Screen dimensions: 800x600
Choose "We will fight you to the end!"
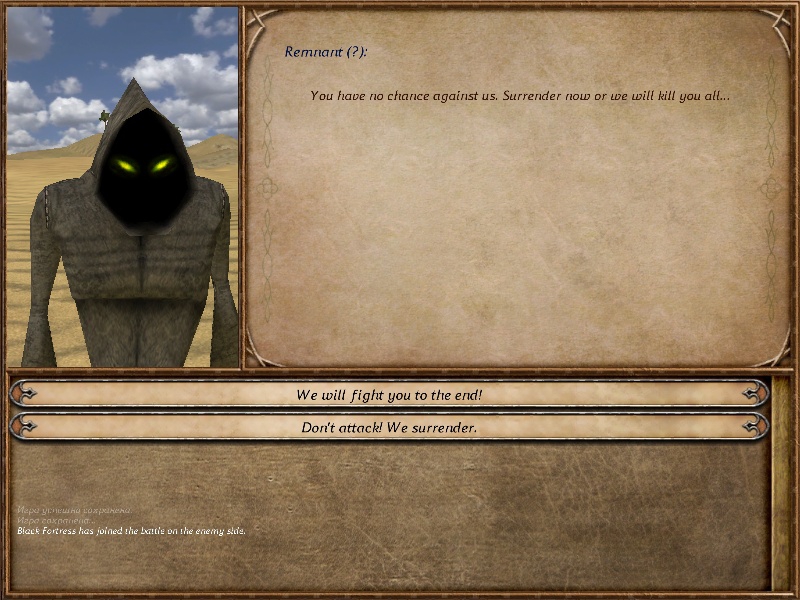coord(389,395)
